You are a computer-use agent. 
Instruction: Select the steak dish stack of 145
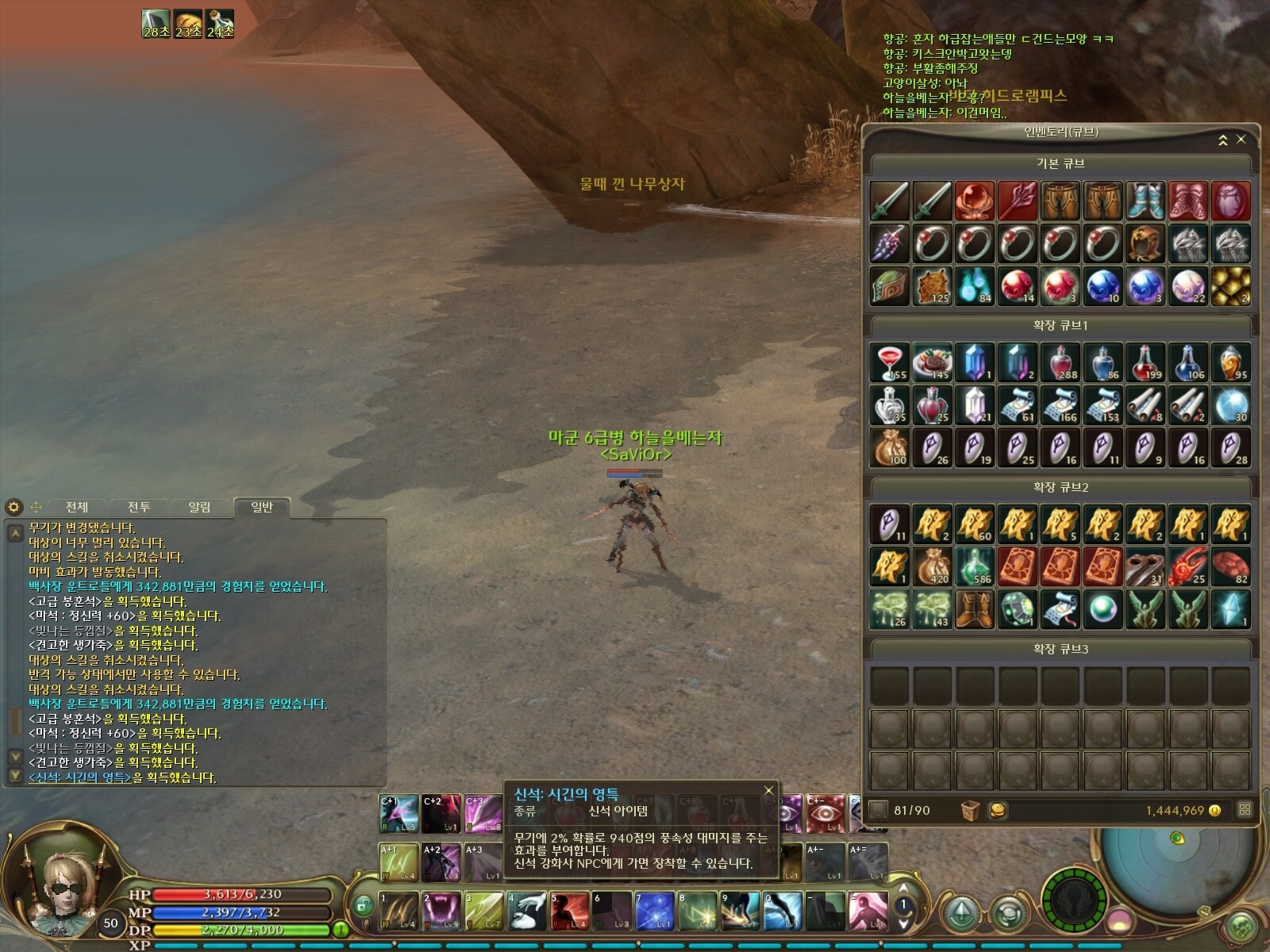pos(932,363)
